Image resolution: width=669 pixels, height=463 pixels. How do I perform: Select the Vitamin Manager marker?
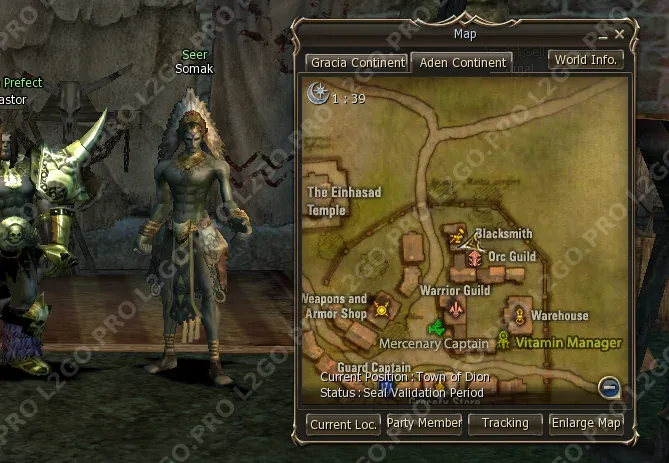click(x=504, y=341)
